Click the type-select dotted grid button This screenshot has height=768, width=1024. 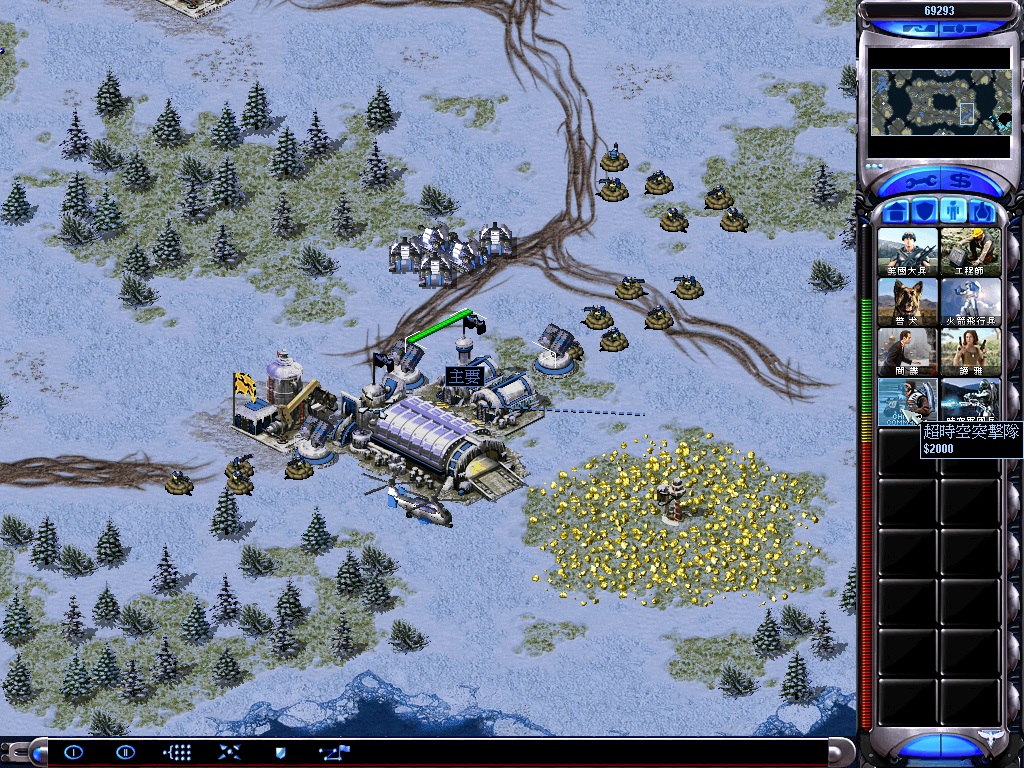(177, 752)
